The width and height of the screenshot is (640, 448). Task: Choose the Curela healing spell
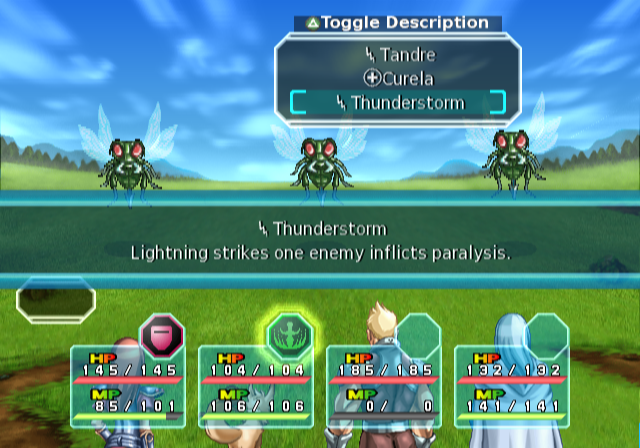[397, 78]
